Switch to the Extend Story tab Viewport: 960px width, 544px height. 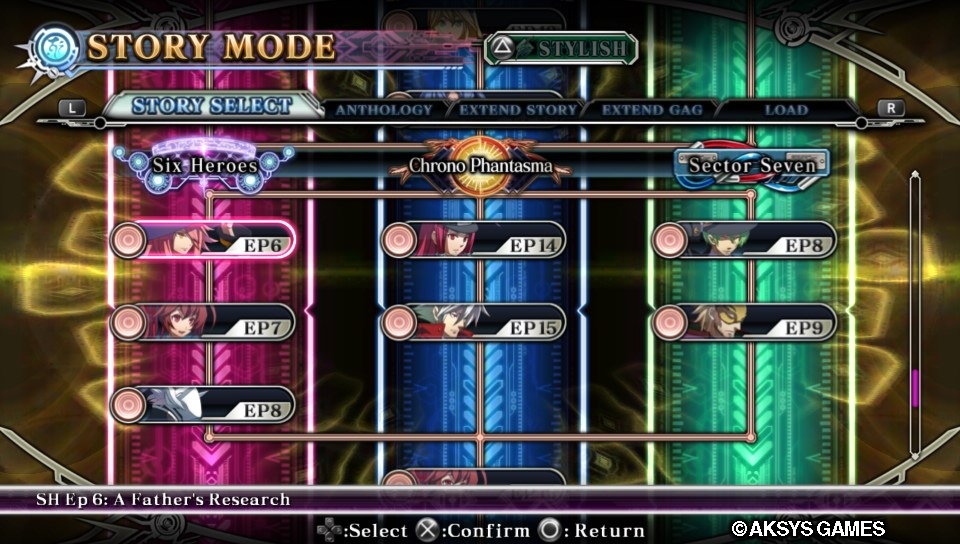tap(518, 110)
